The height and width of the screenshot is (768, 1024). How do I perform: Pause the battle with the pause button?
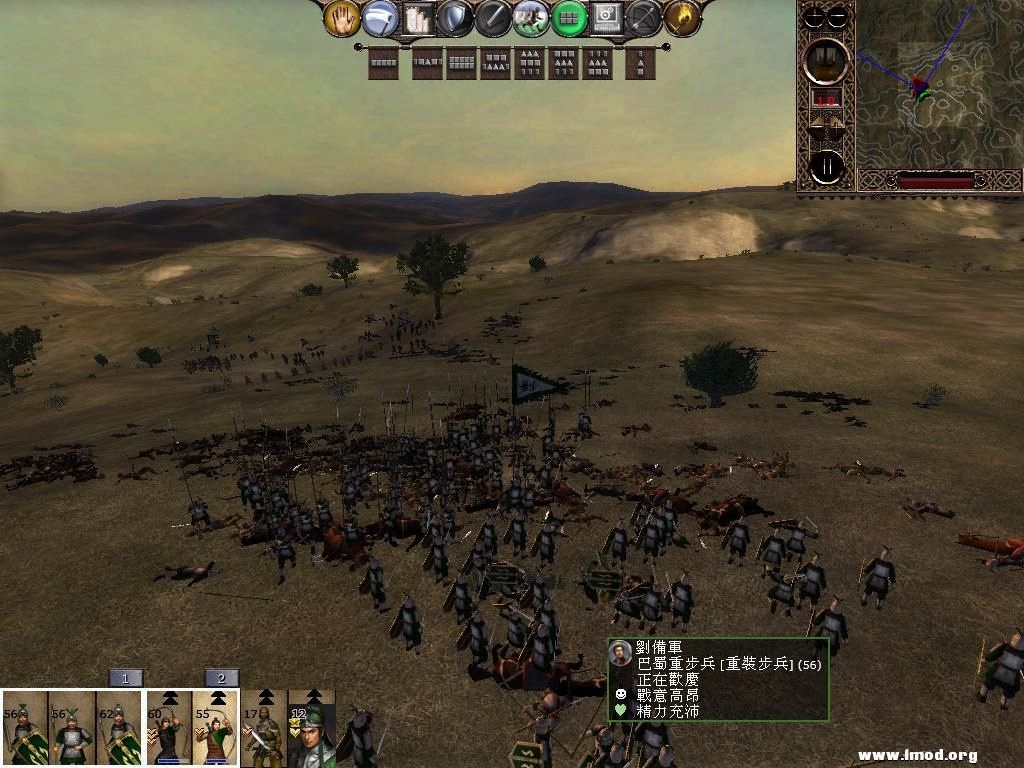pos(827,166)
